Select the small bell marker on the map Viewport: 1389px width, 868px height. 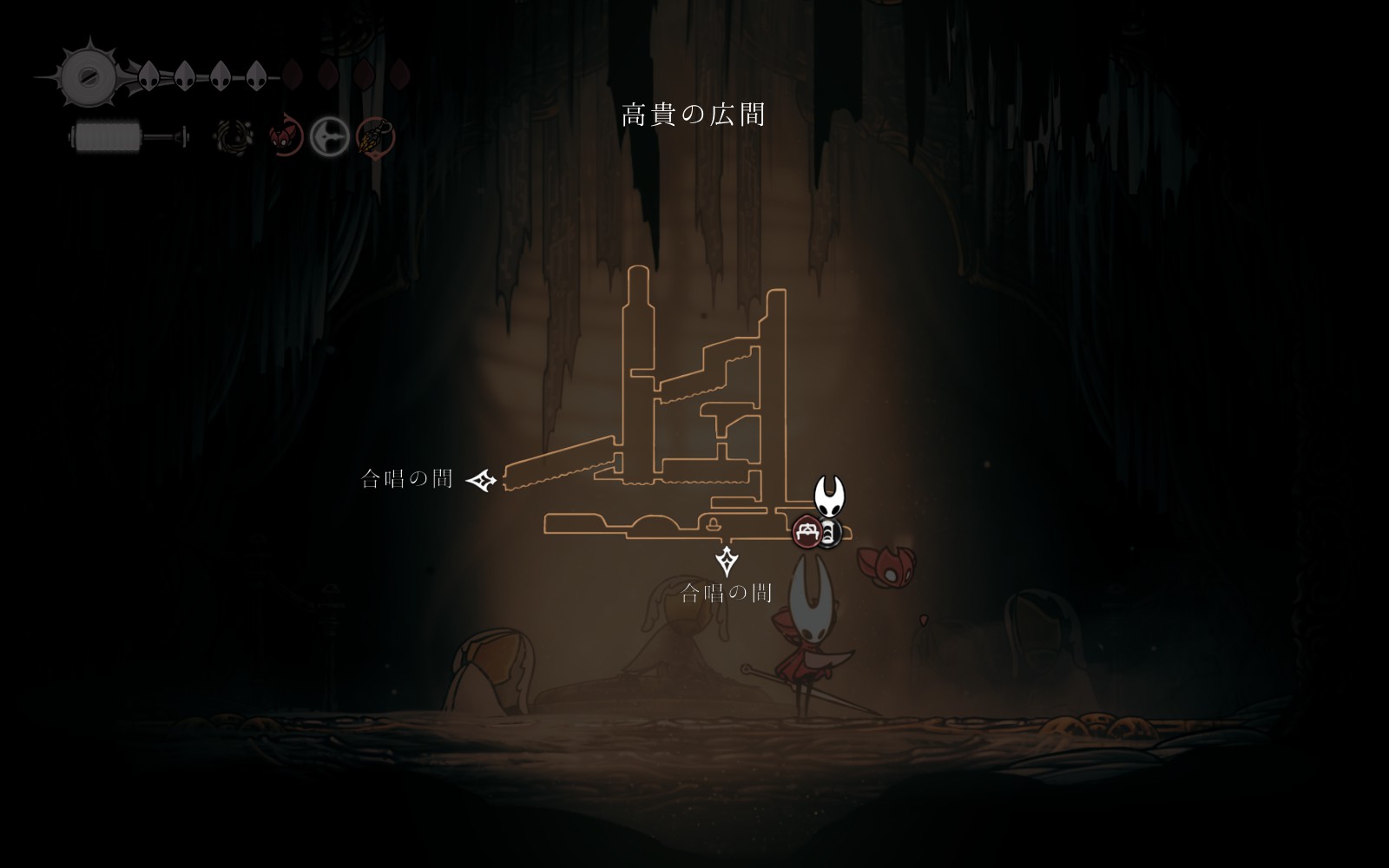(x=713, y=523)
